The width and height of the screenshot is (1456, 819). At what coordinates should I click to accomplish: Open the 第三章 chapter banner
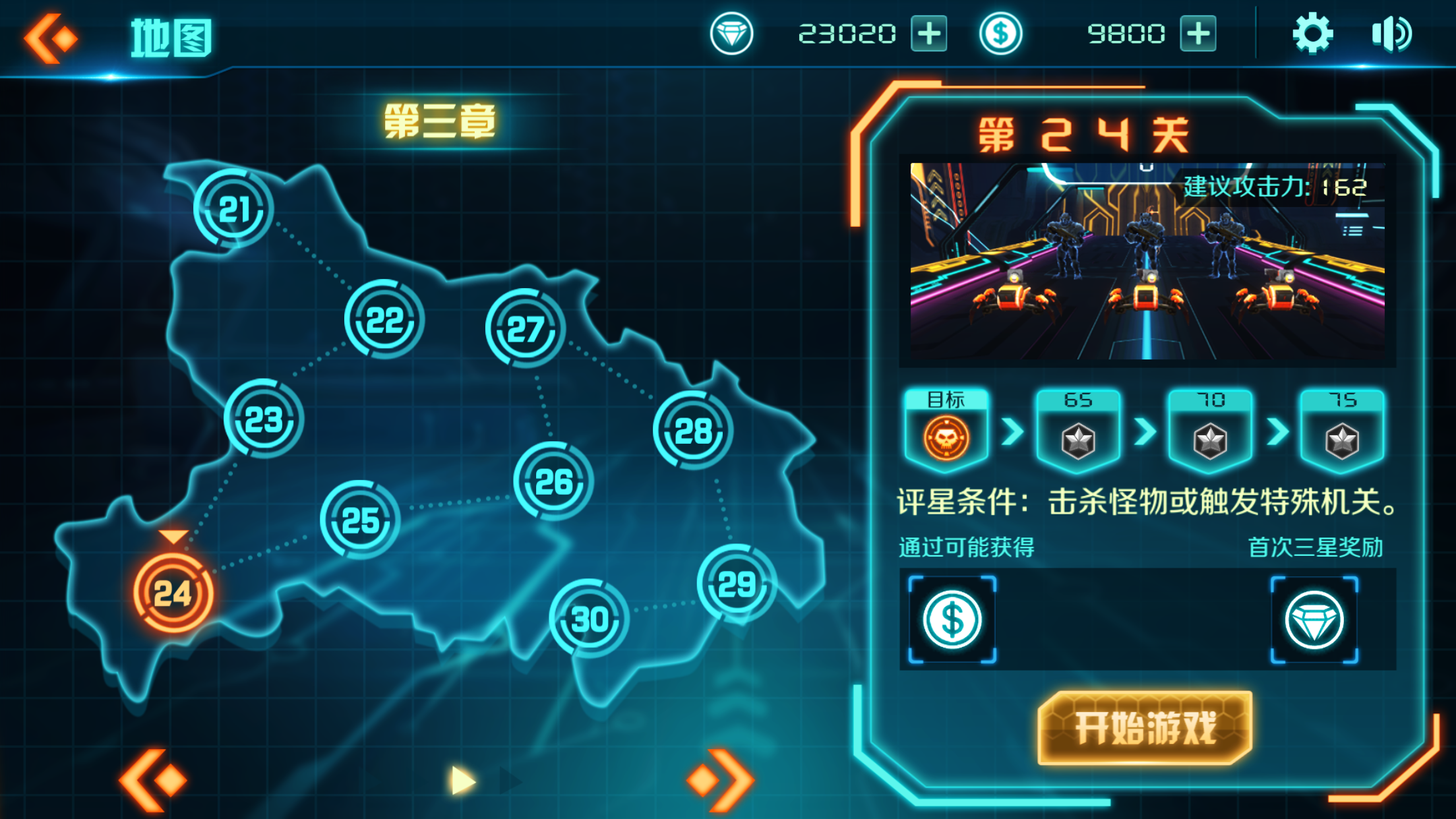pos(440,122)
